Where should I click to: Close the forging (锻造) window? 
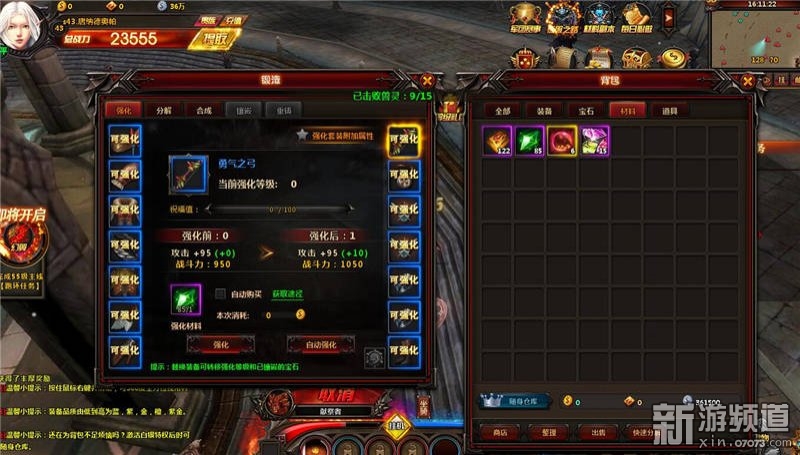pyautogui.click(x=427, y=81)
